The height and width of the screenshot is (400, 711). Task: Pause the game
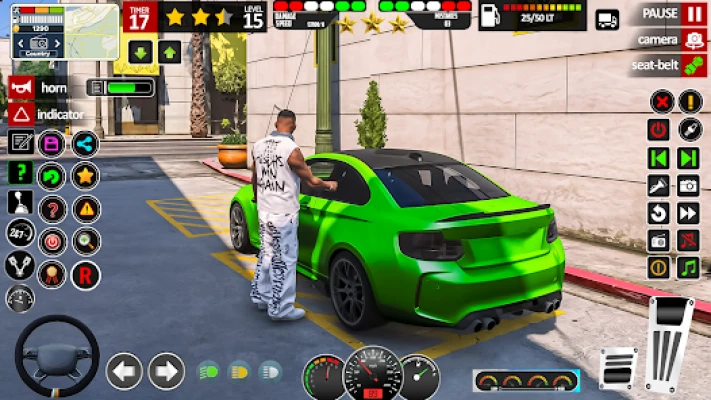(x=694, y=13)
